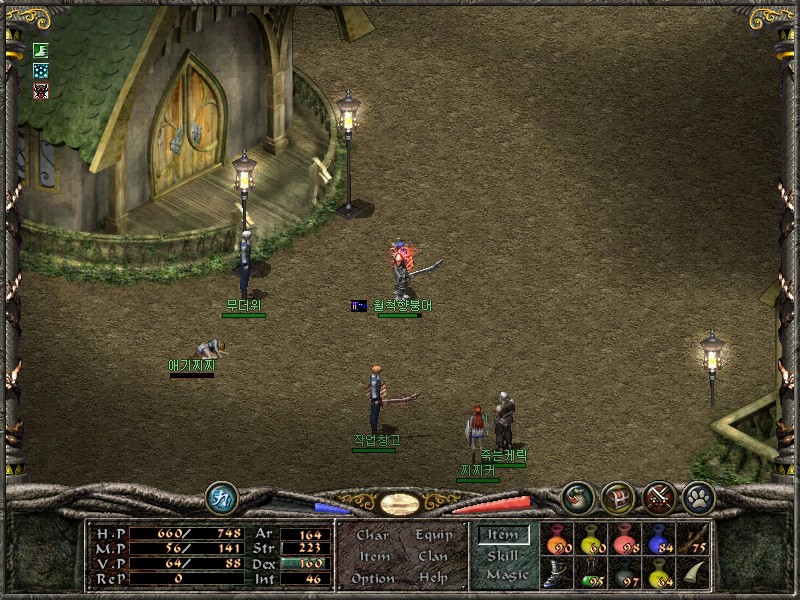Open the round treasure chest button
The image size is (800, 600).
(x=617, y=496)
